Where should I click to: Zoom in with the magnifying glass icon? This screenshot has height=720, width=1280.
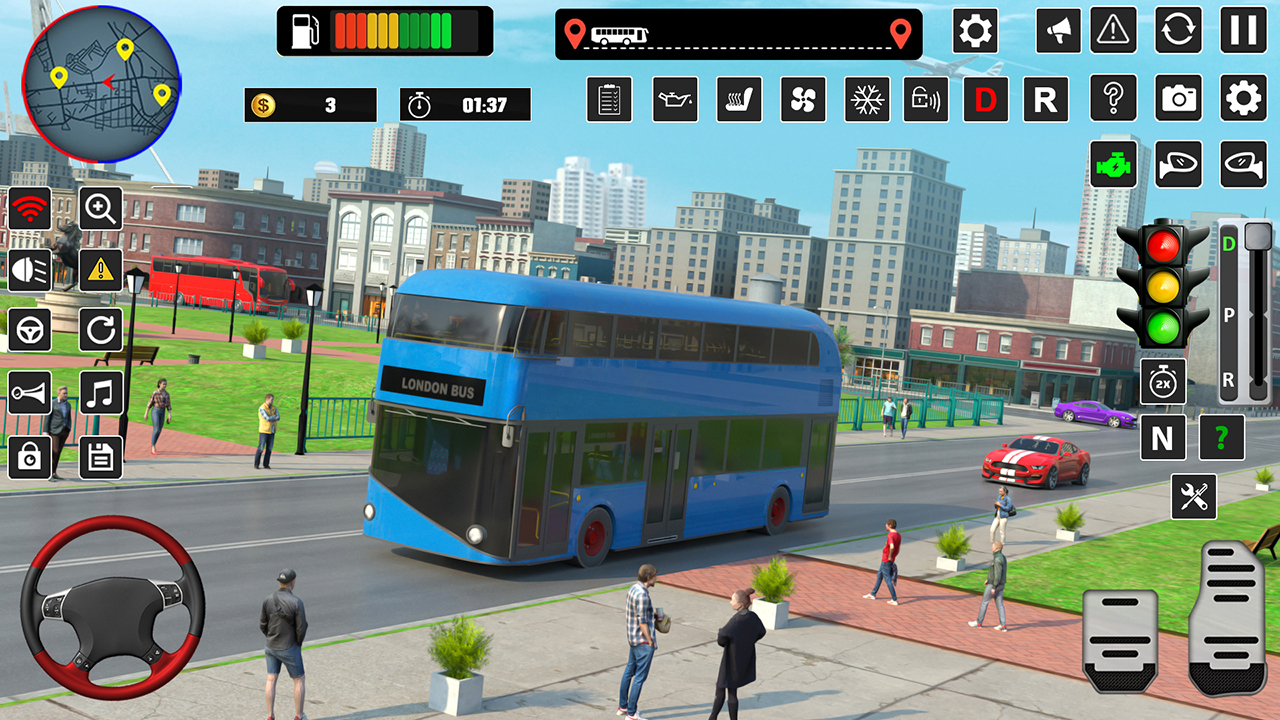tap(101, 209)
